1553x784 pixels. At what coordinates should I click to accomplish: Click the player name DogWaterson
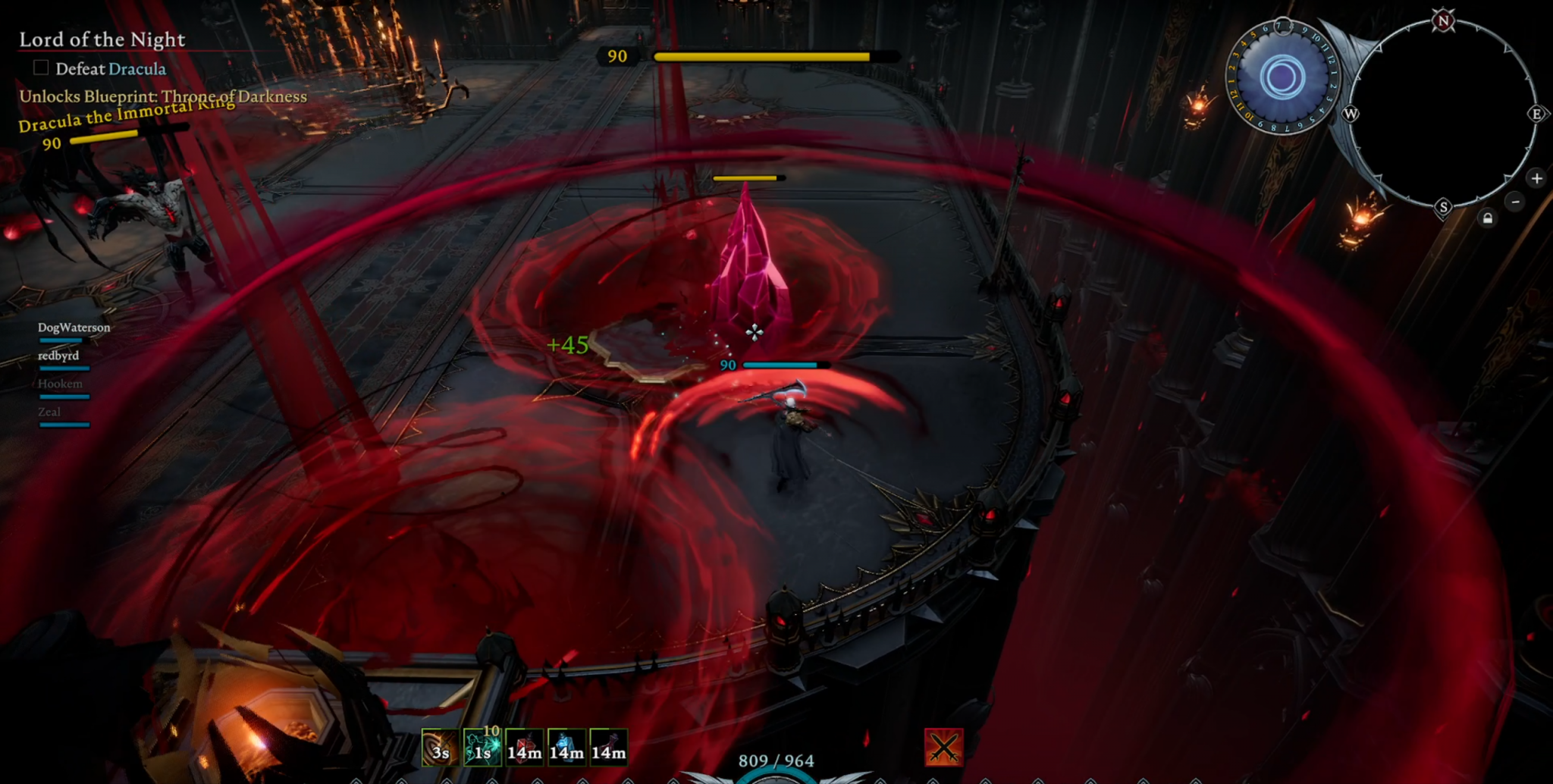[x=74, y=328]
